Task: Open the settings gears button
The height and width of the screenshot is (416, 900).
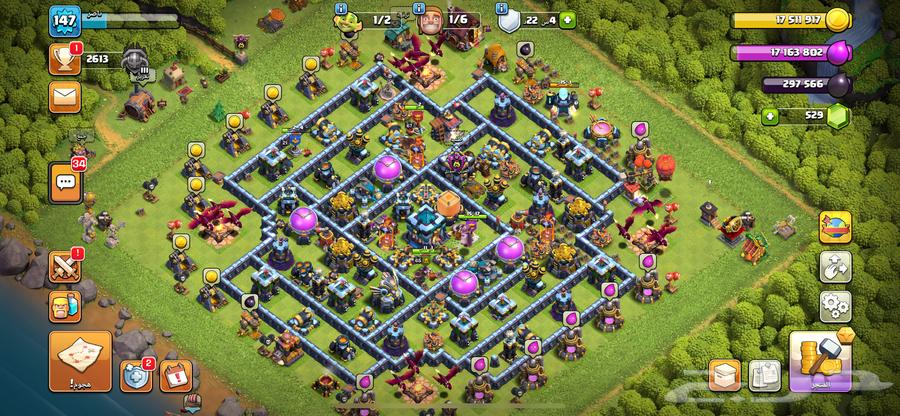Action: pos(834,305)
